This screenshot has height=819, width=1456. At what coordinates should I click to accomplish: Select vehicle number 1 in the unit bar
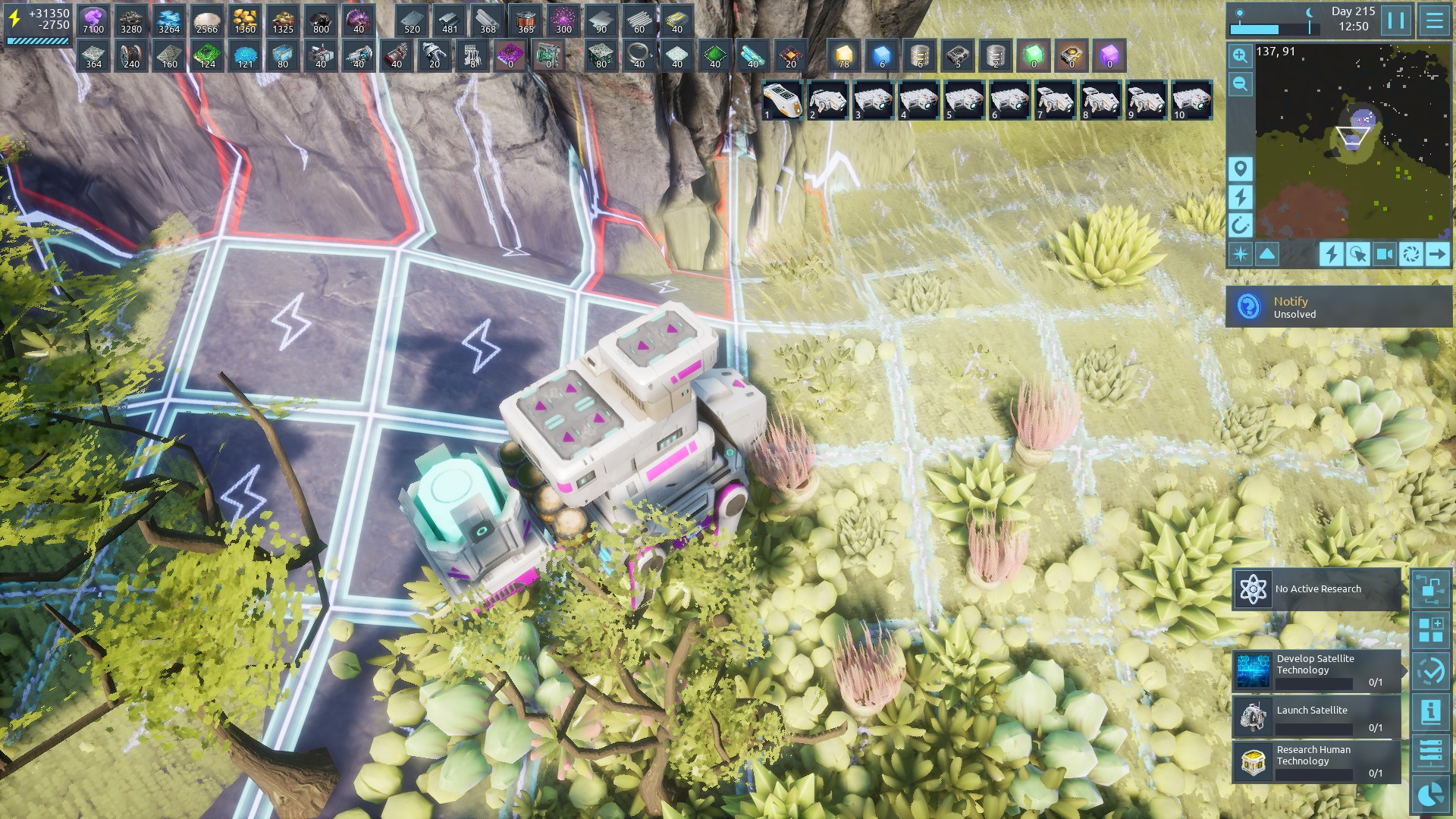click(x=782, y=101)
